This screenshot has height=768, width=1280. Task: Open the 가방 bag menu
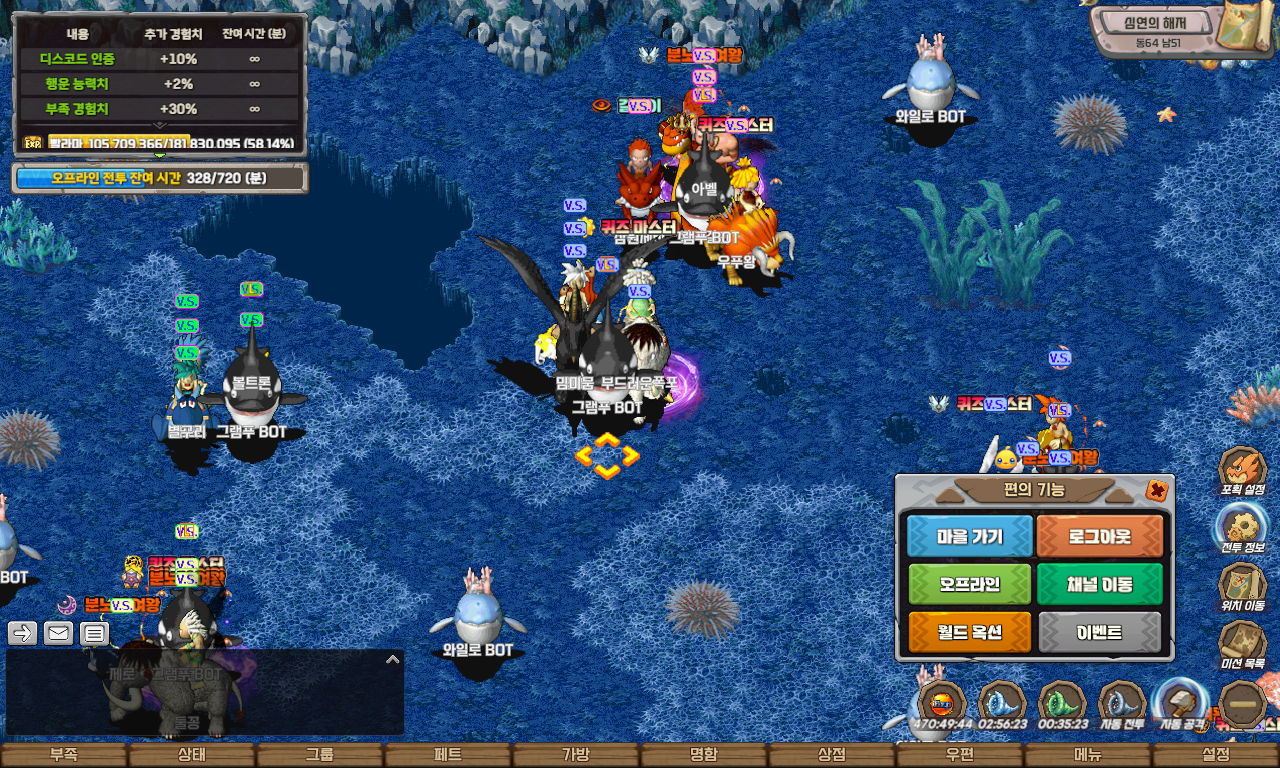(x=576, y=755)
